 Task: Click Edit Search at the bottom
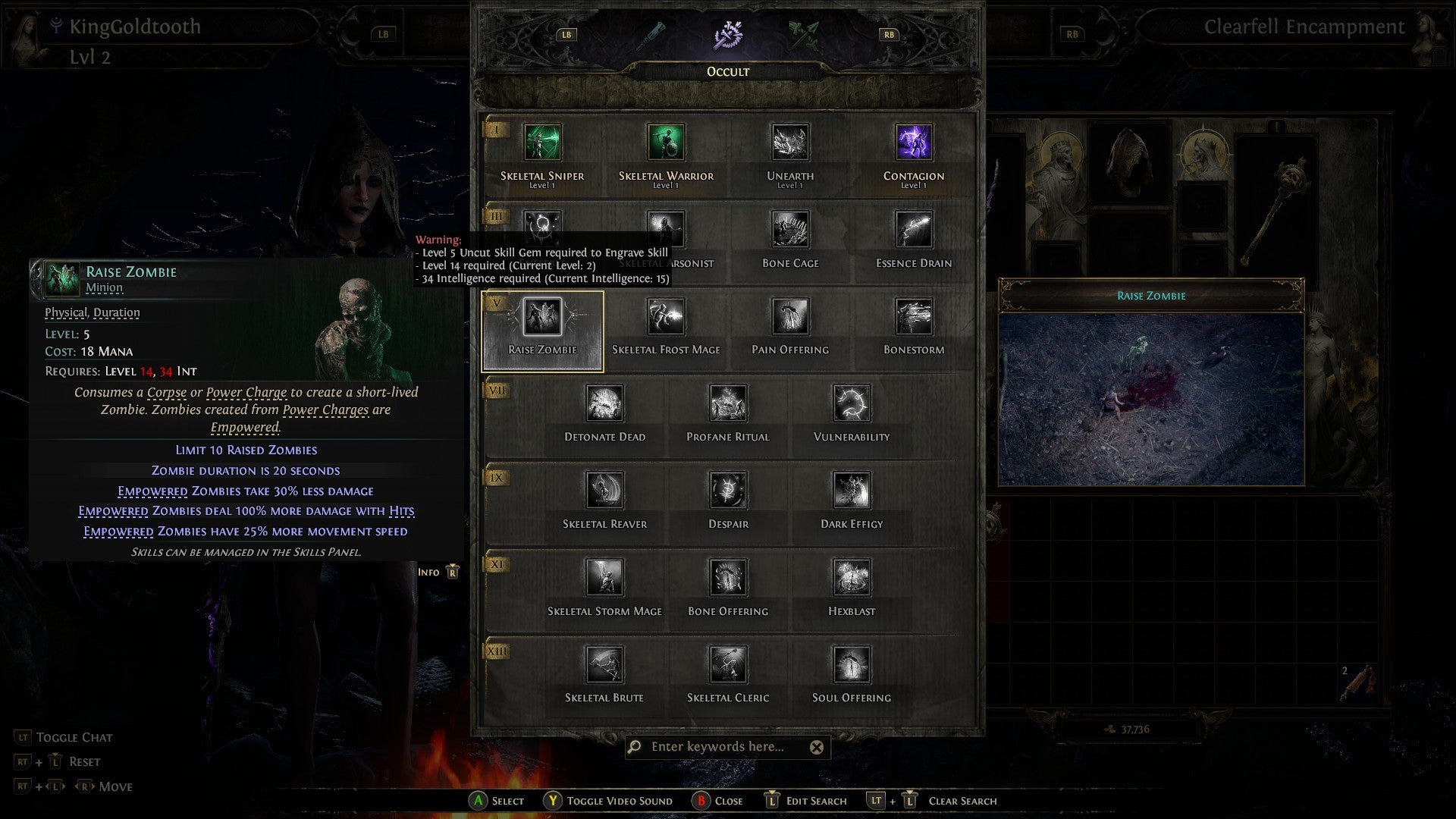coord(772,801)
